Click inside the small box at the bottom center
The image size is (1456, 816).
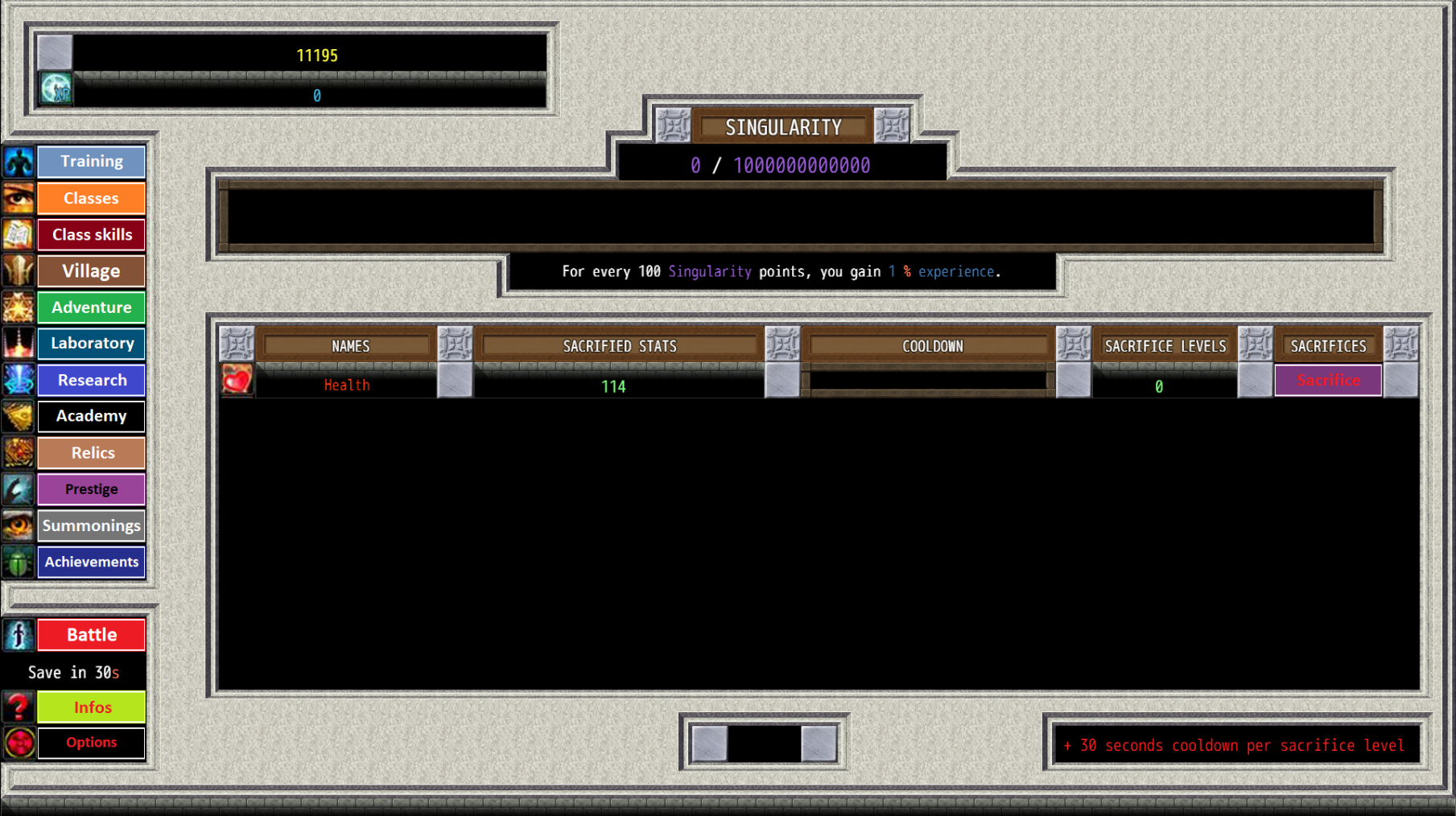[763, 742]
